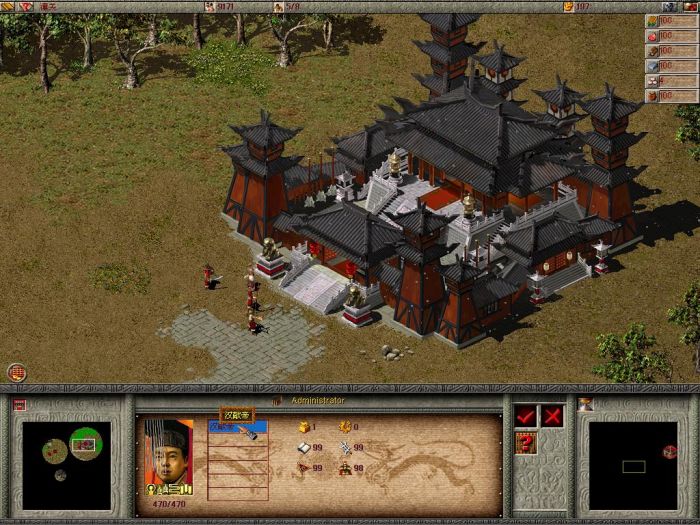The width and height of the screenshot is (700, 525).
Task: Click the dark tactical map in the right panel
Action: pyautogui.click(x=633, y=465)
